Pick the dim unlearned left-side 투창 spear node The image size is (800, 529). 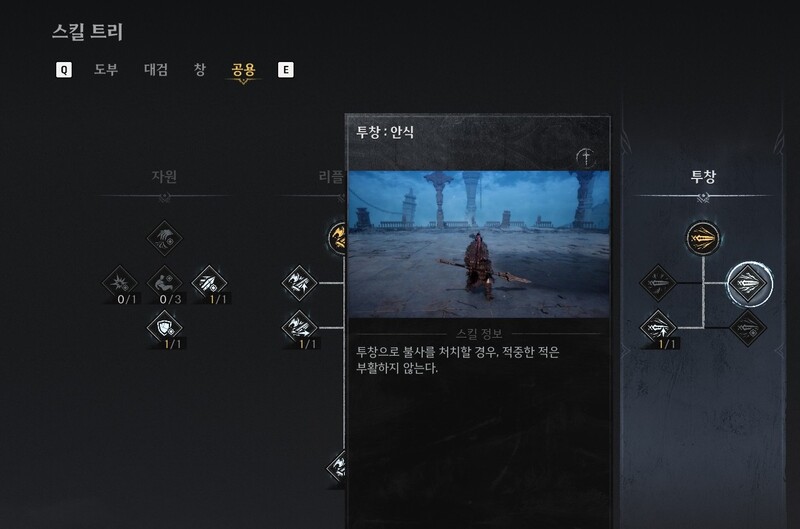tap(658, 283)
